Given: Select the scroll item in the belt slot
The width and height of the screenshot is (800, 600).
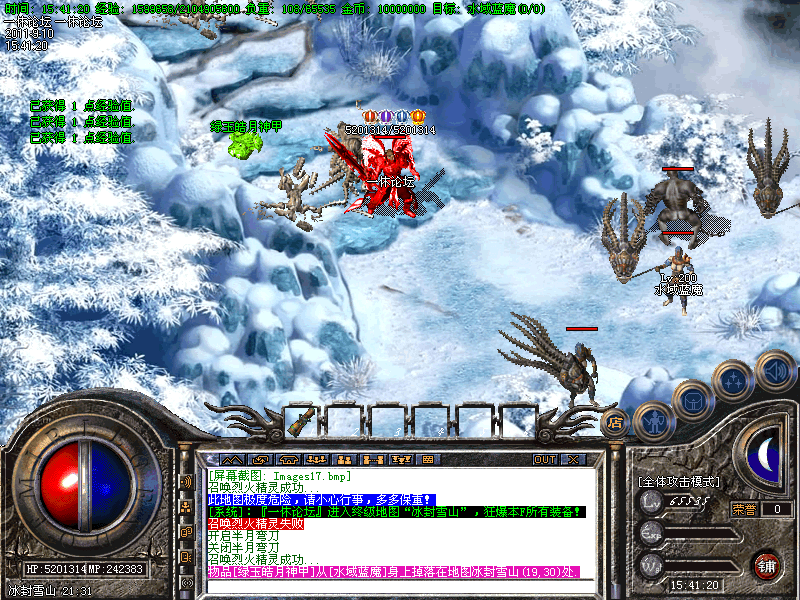Looking at the screenshot, I should [x=297, y=421].
